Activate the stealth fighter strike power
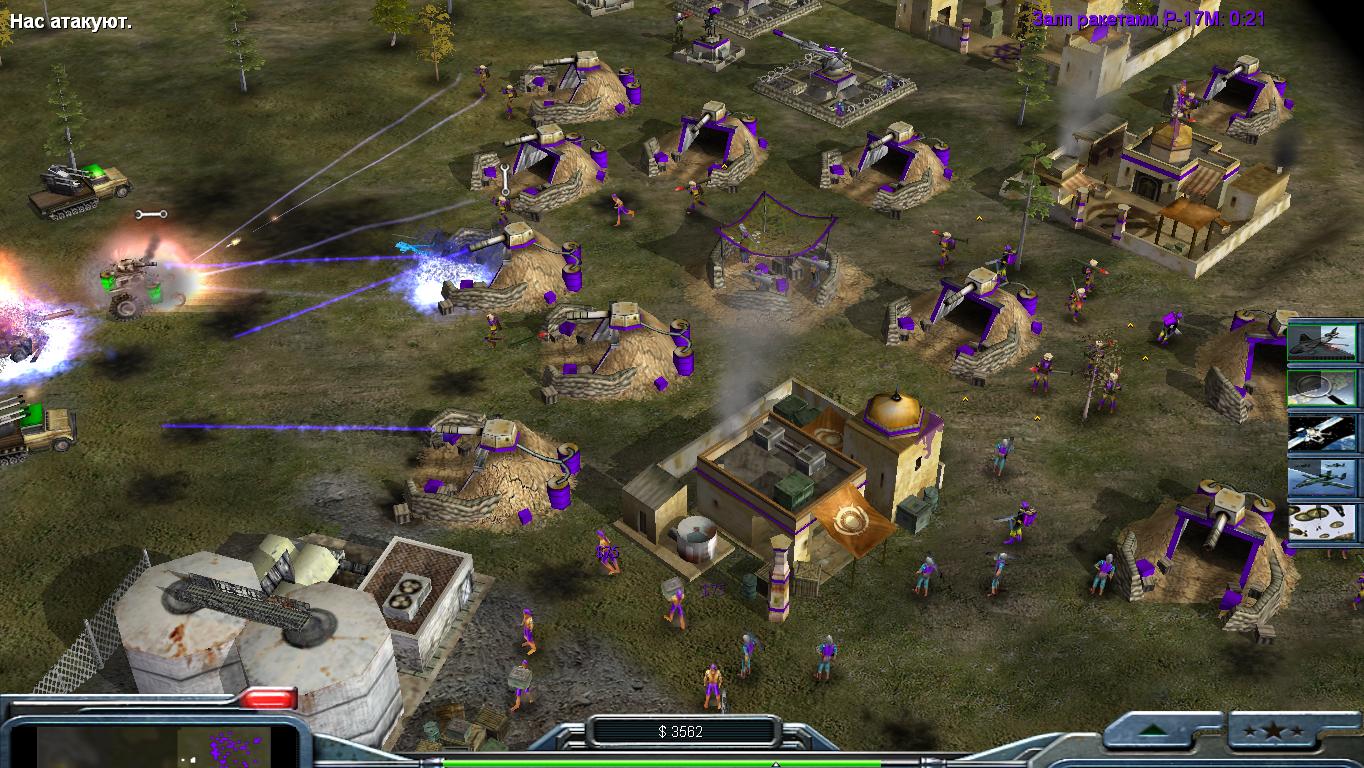 1325,342
